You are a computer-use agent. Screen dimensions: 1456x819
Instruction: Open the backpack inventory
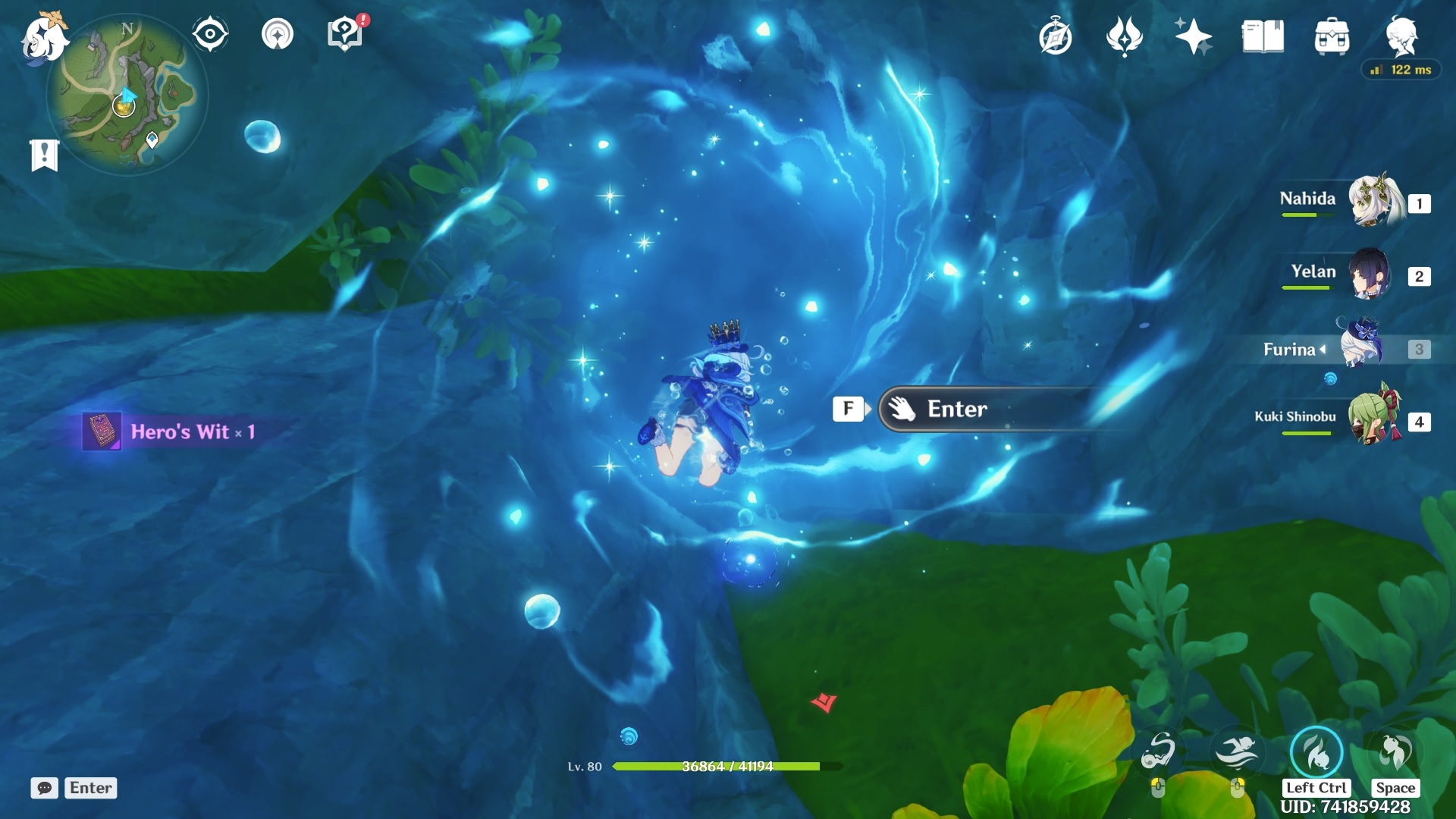click(x=1332, y=36)
